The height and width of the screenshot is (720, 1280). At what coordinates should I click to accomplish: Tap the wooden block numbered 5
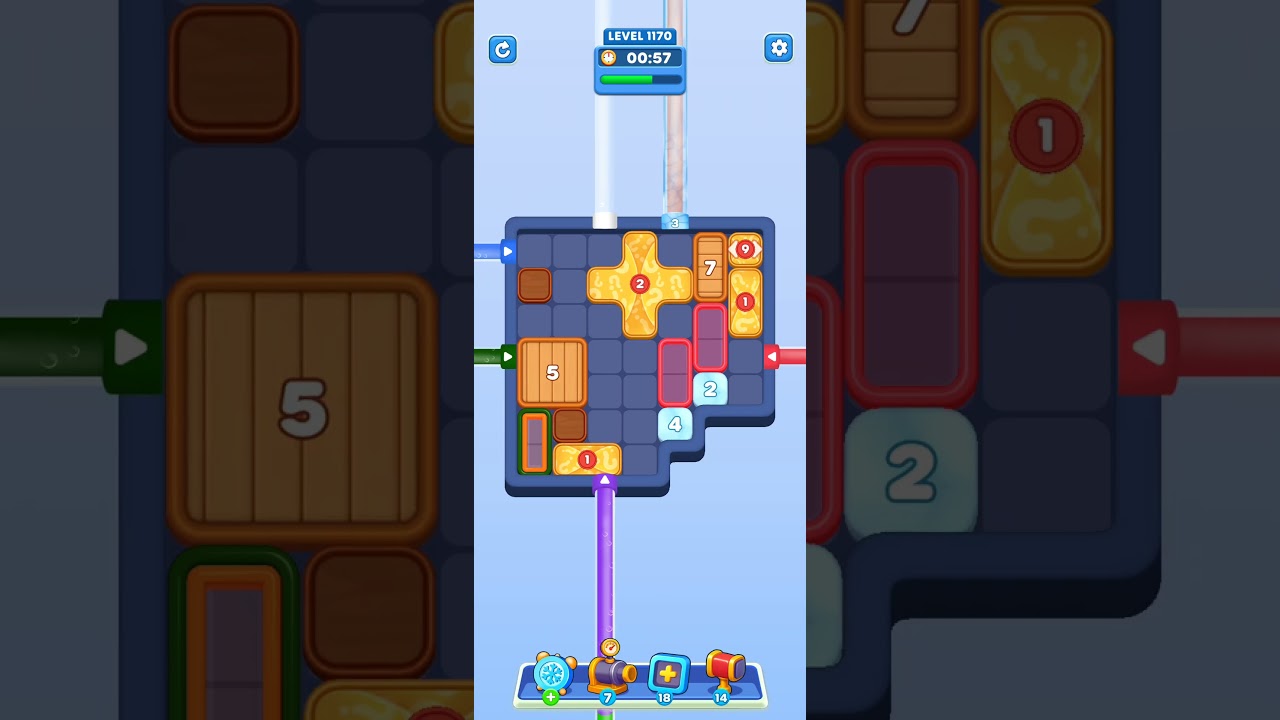(551, 372)
